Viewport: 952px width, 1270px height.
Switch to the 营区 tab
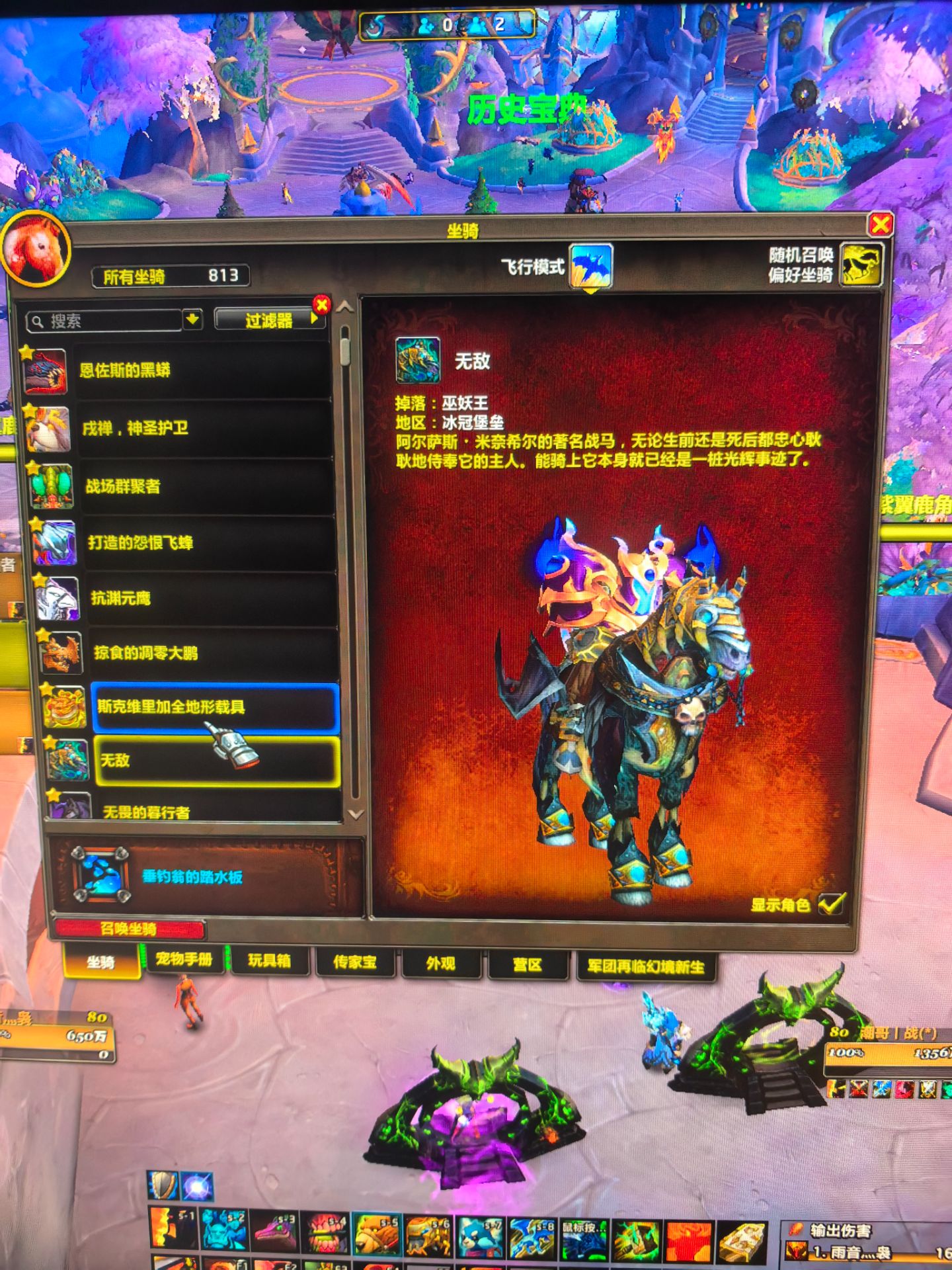point(528,965)
